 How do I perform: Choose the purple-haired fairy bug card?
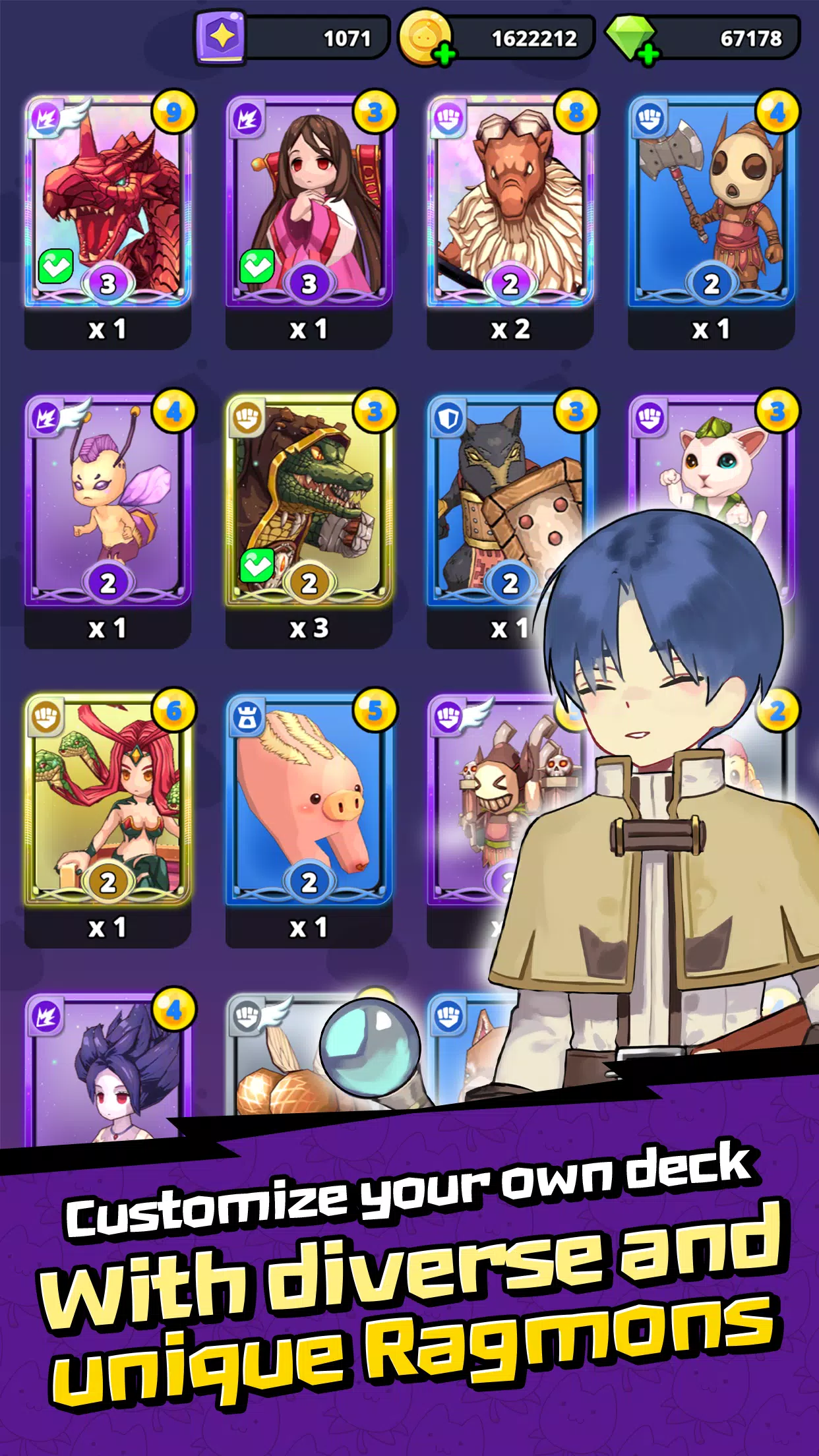(x=108, y=501)
